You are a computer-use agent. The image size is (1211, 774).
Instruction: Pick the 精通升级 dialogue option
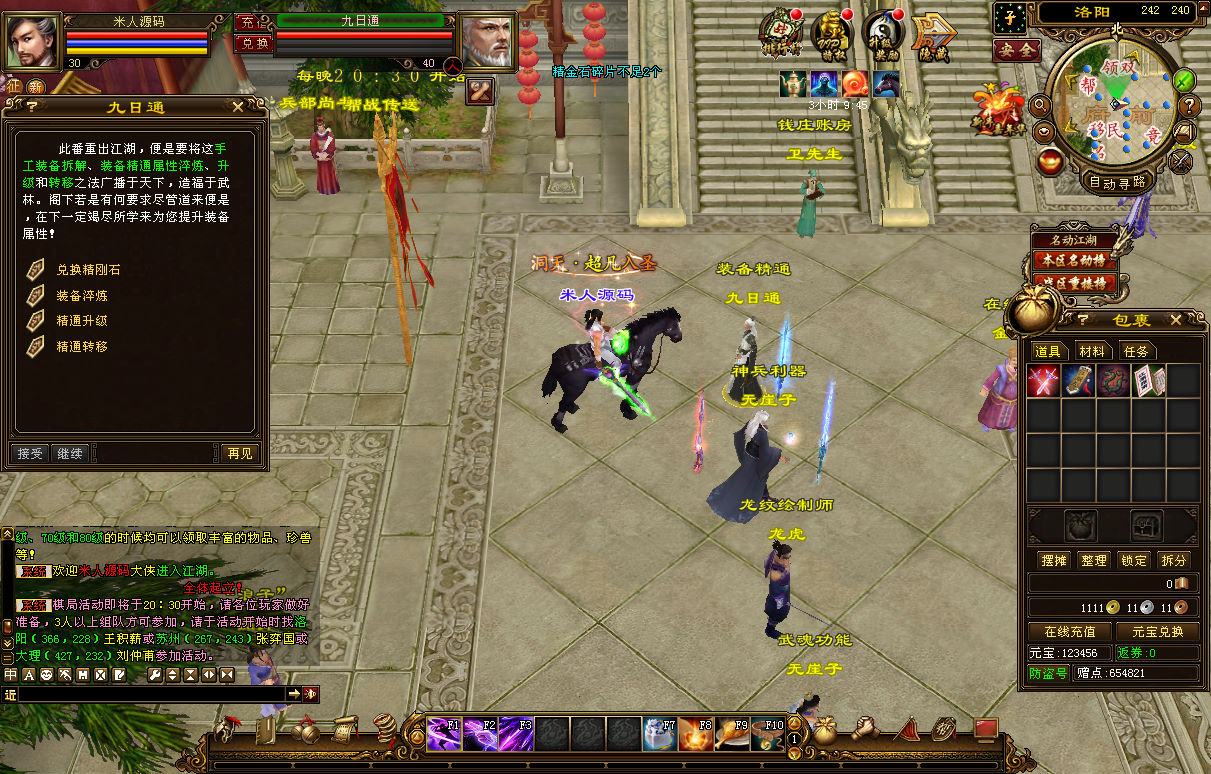click(x=81, y=321)
